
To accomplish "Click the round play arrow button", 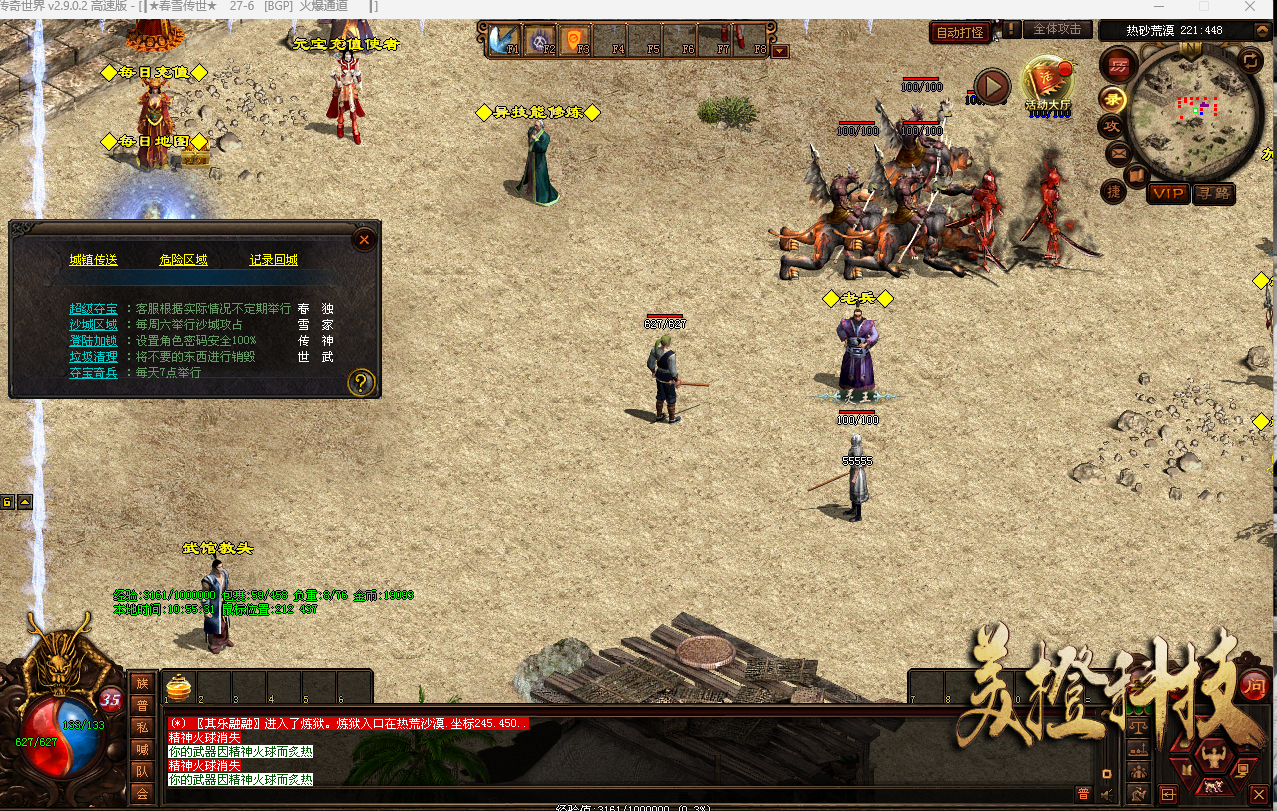I will click(x=992, y=87).
